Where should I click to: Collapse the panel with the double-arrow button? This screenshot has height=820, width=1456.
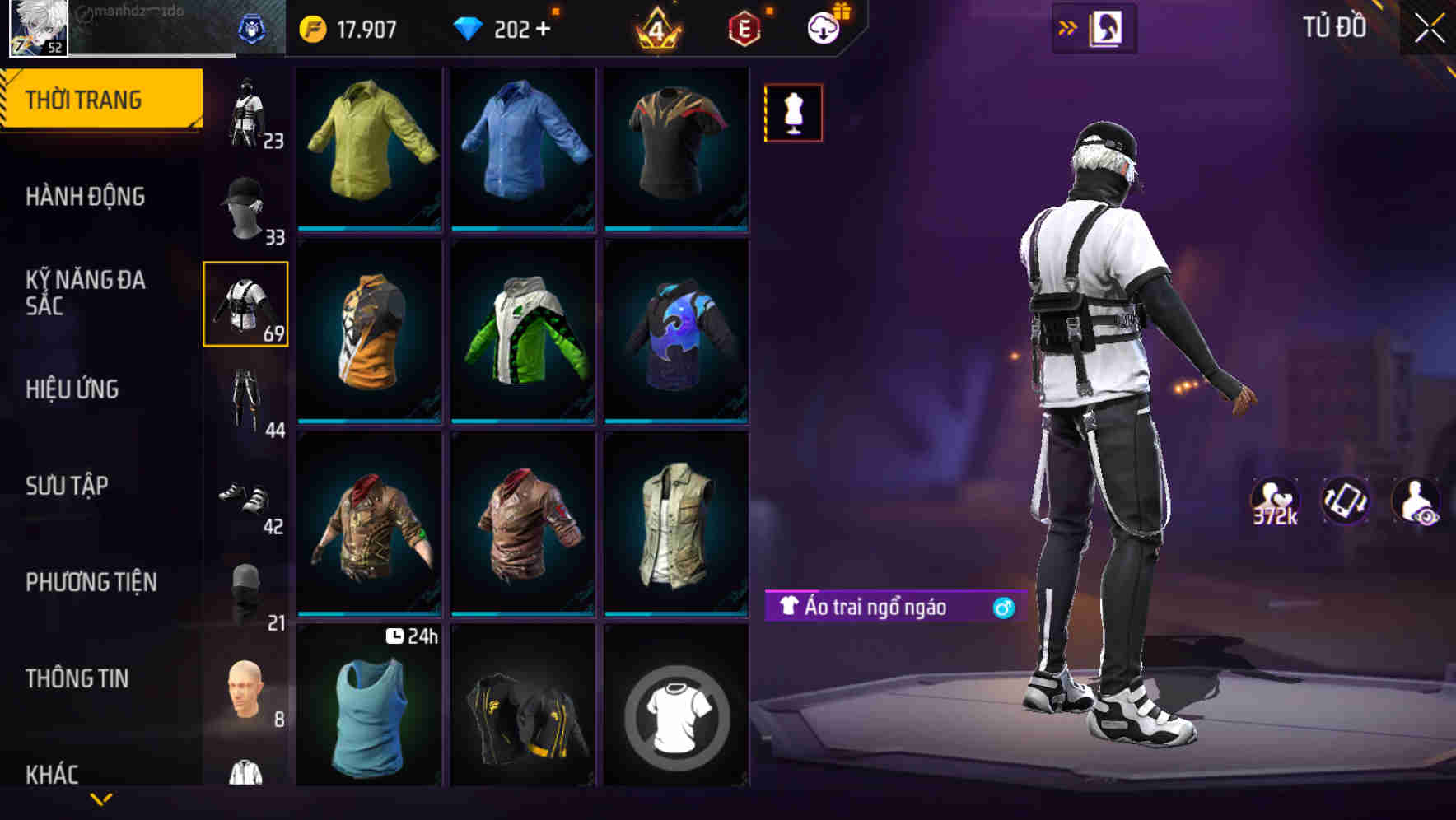pos(1069,26)
